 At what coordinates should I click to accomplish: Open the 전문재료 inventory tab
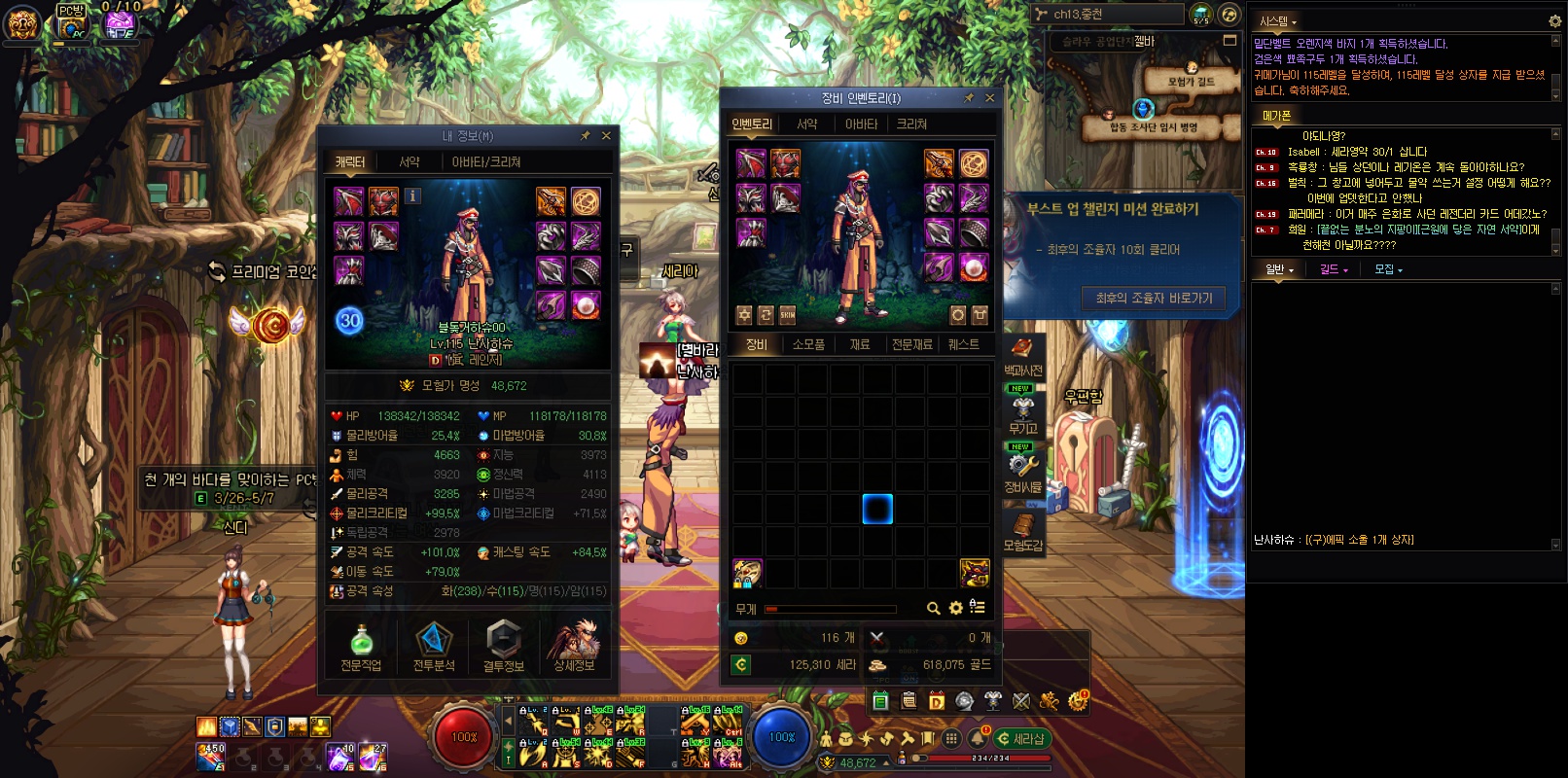click(x=911, y=345)
